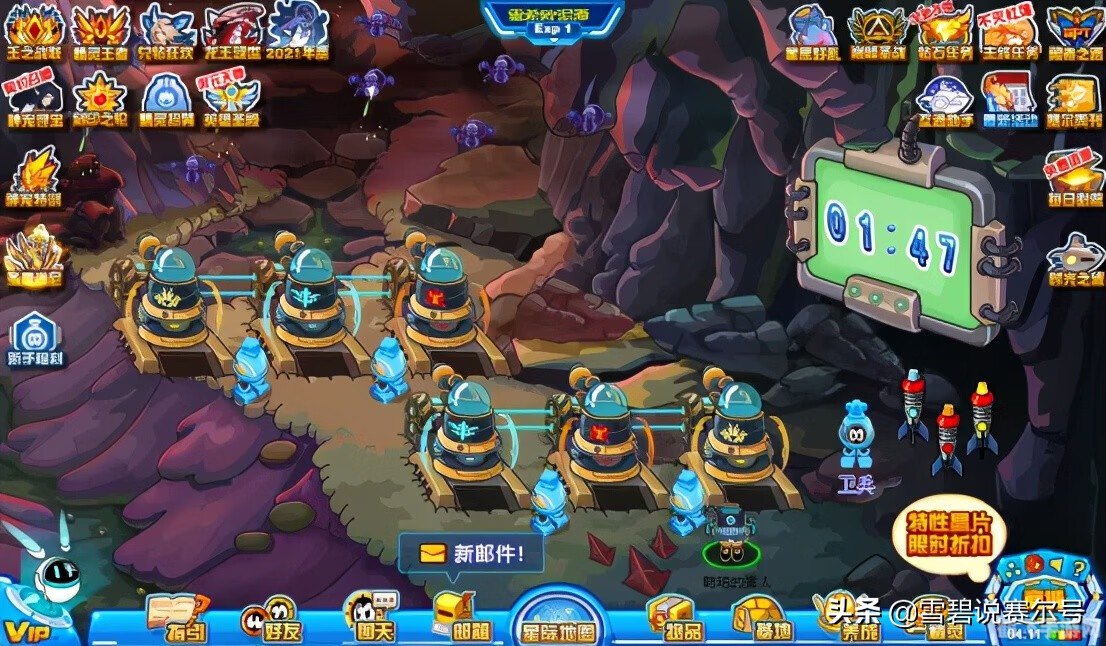Open the 每日礼包 treasure chest icon
The image size is (1106, 646).
pos(1075,177)
